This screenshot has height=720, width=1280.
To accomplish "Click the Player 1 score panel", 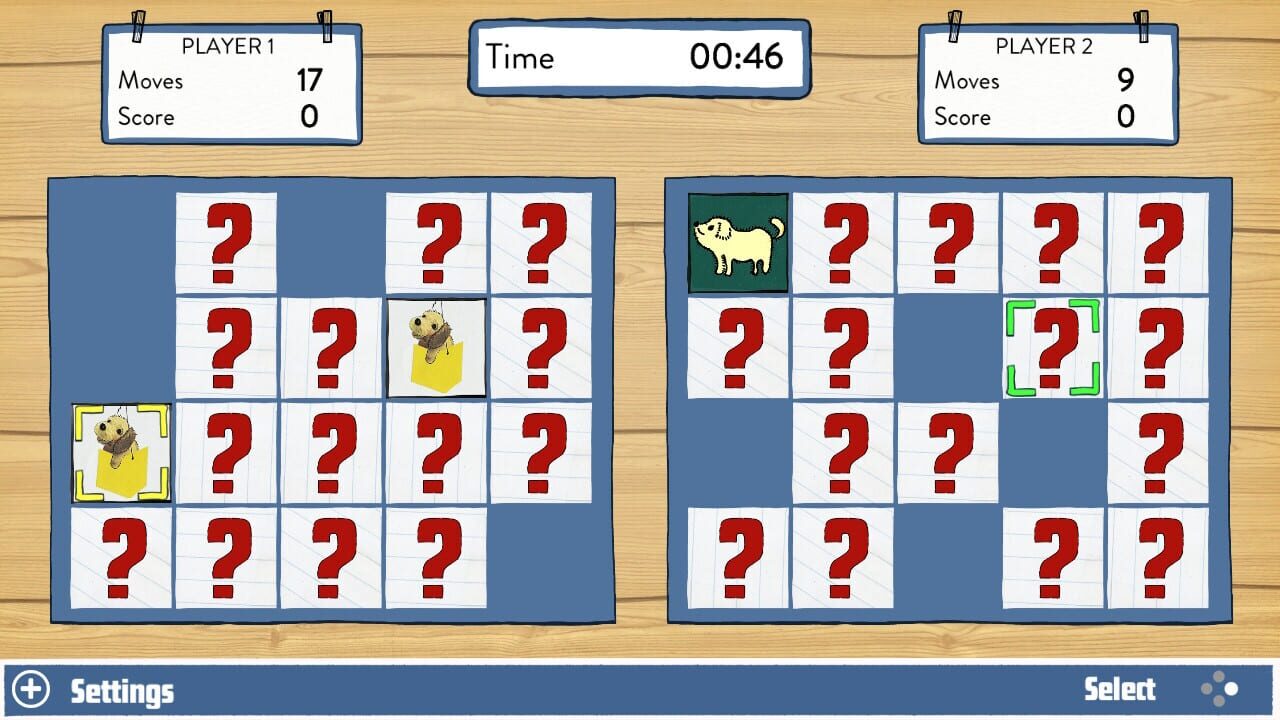I will tap(230, 85).
